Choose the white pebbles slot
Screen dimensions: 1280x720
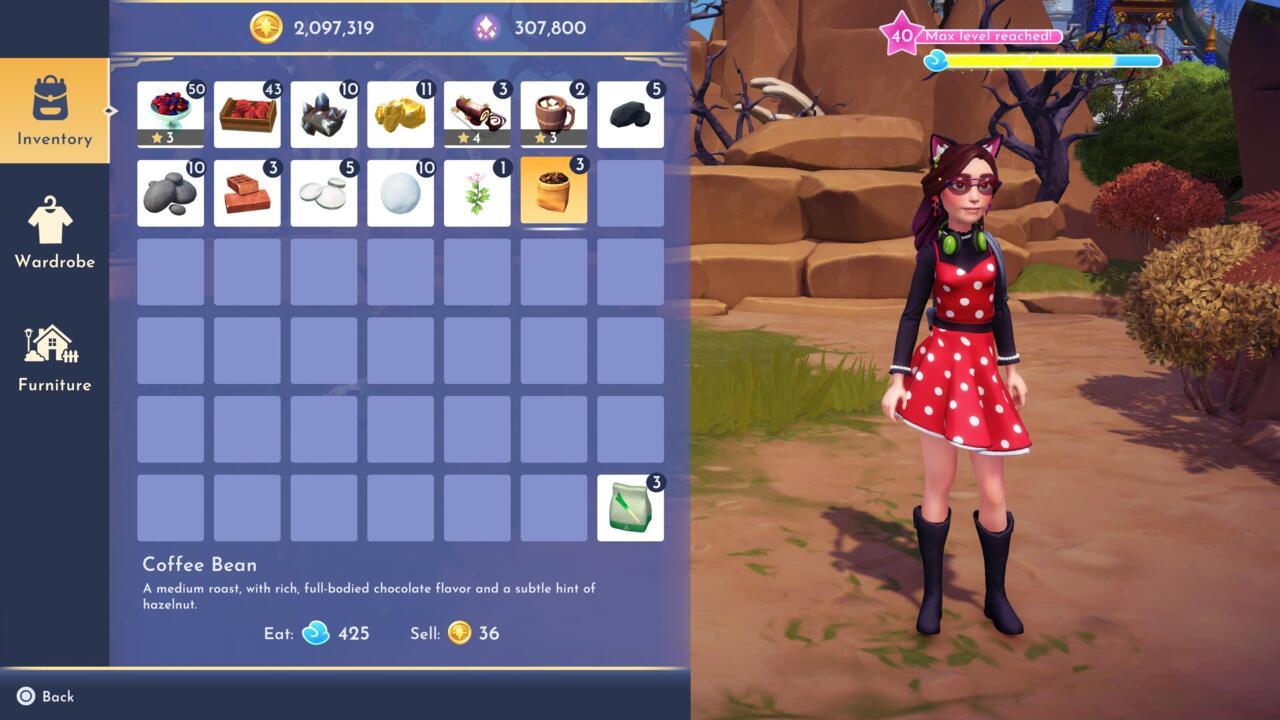coord(324,193)
